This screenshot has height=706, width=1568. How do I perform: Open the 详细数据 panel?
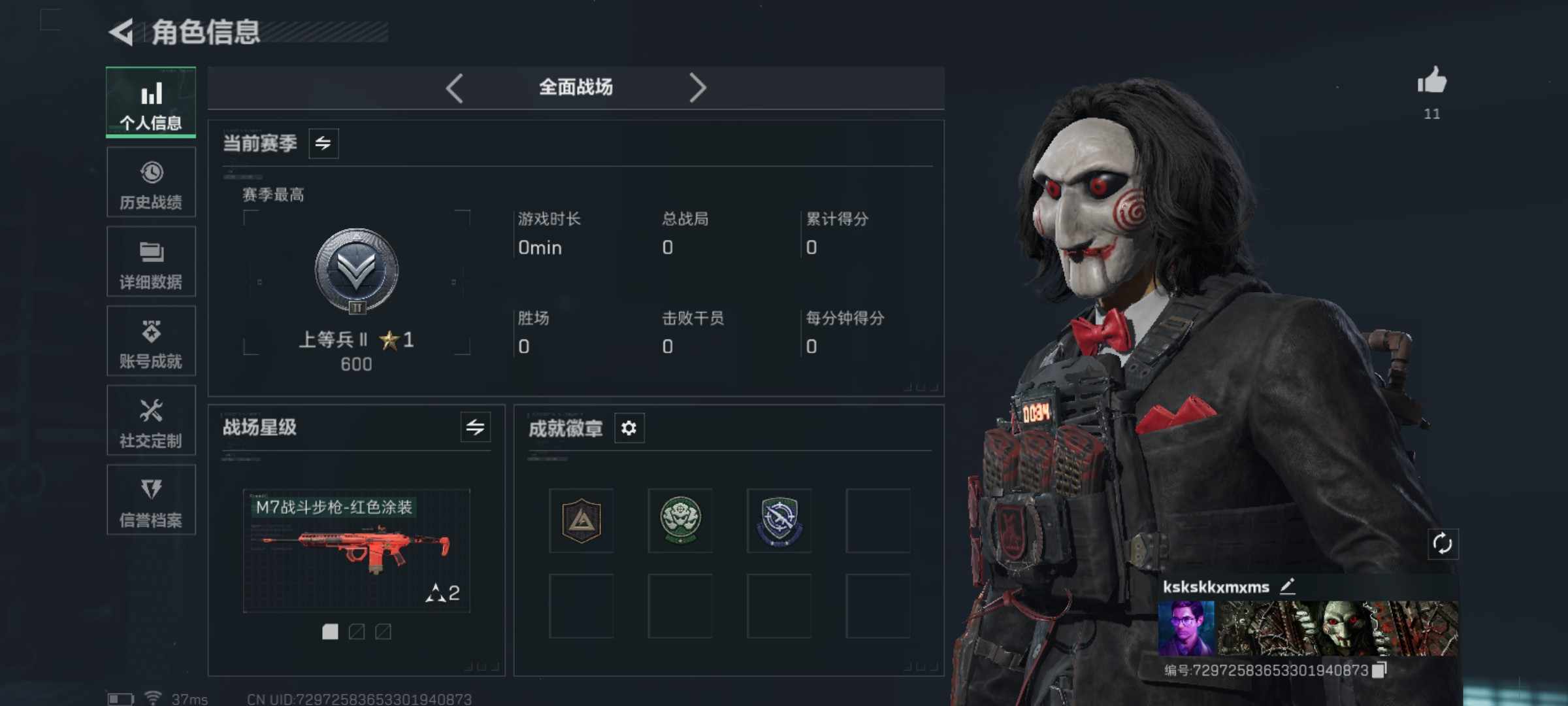(151, 261)
